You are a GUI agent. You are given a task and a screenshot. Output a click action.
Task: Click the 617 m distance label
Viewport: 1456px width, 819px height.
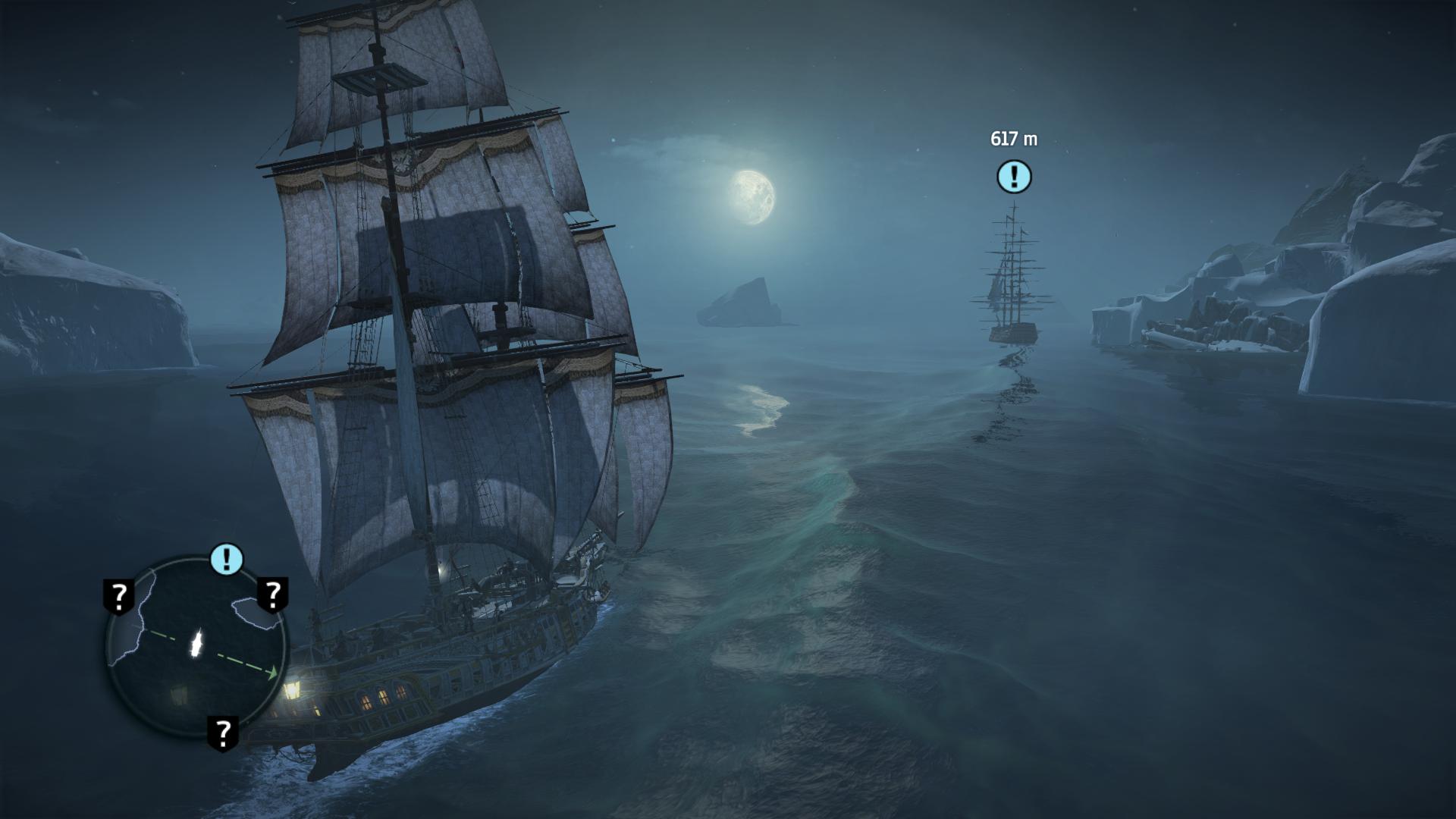[1014, 138]
